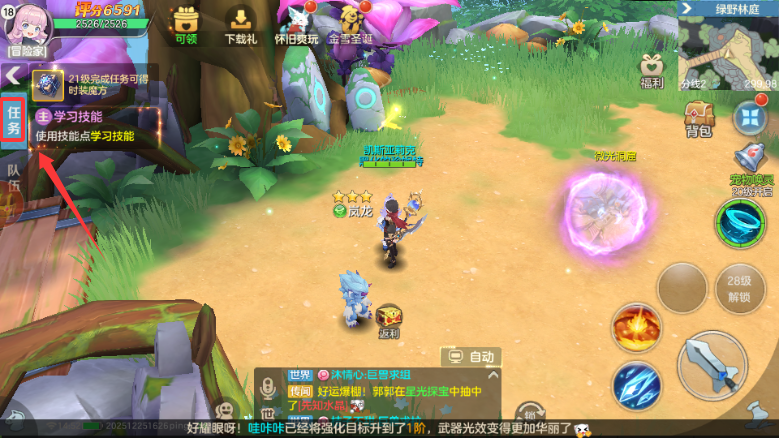Expand the blue four-square main menu button
This screenshot has width=779, height=438.
click(748, 117)
